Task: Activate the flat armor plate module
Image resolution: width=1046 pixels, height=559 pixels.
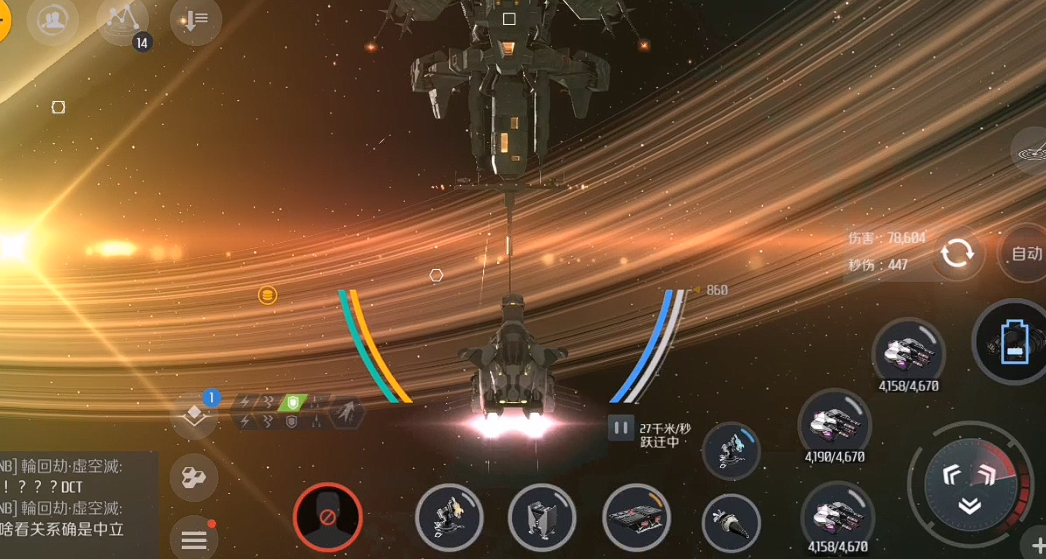Action: coord(637,517)
